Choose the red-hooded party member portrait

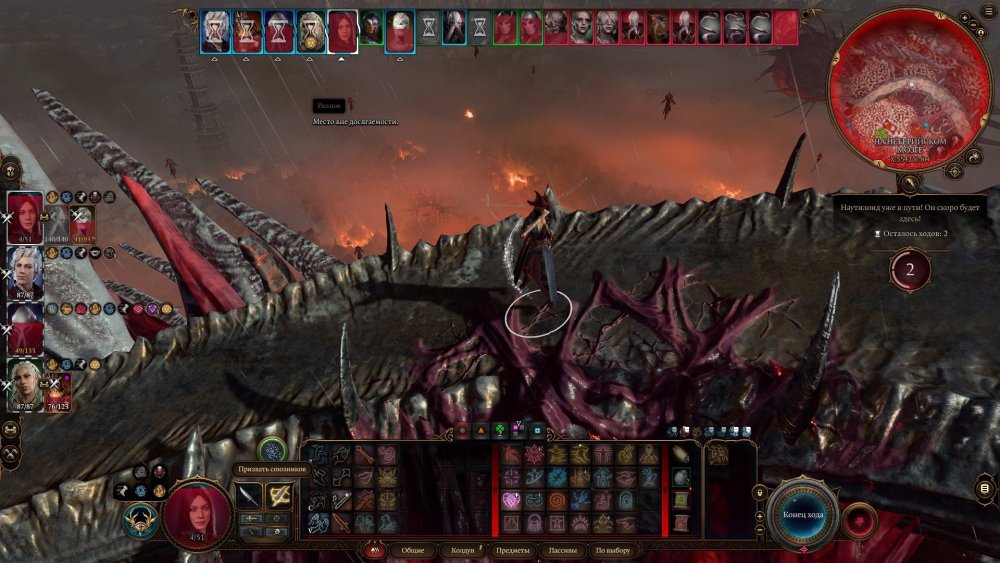(x=25, y=324)
